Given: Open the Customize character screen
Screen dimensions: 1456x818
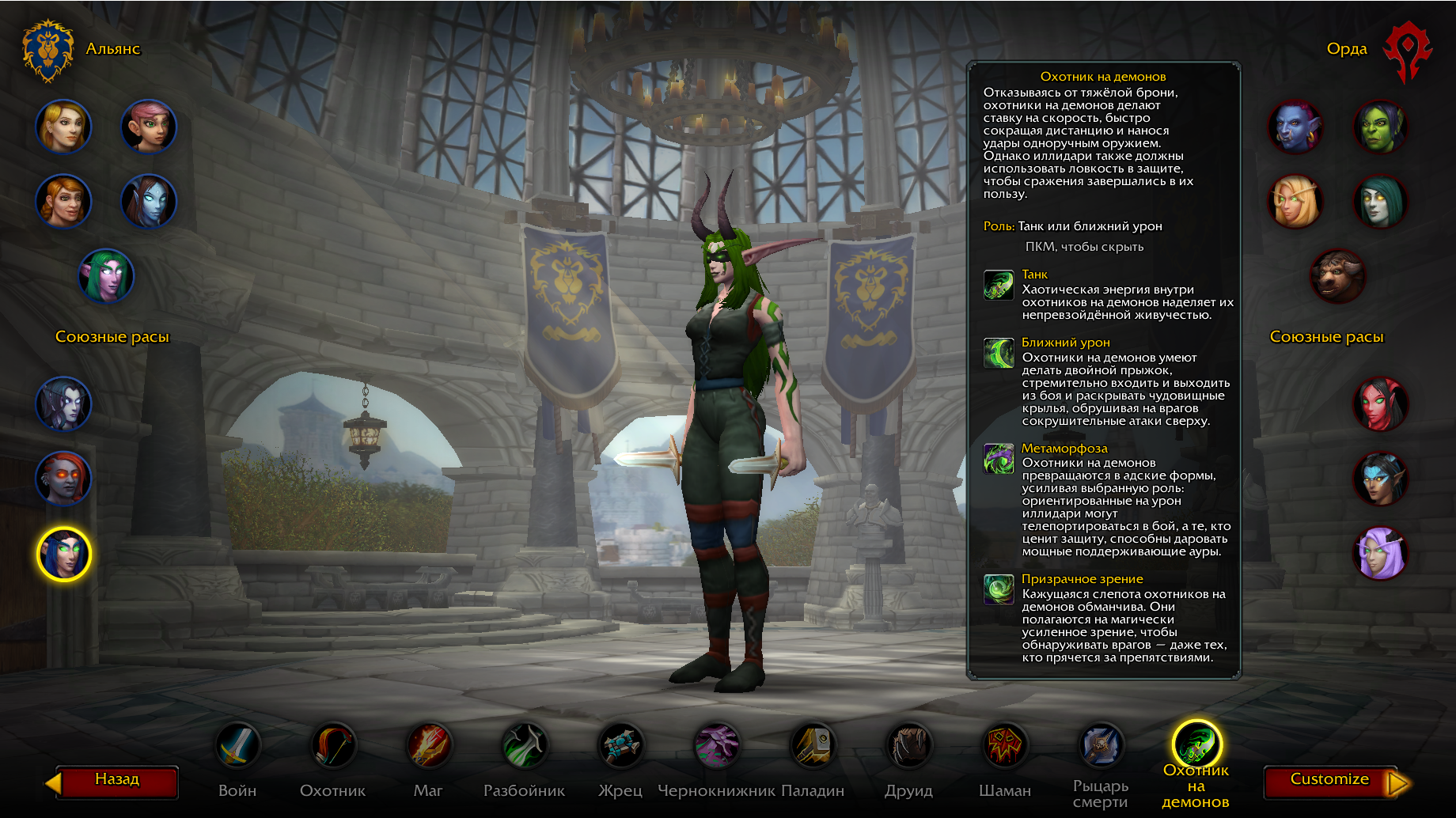Looking at the screenshot, I should pos(1329,781).
